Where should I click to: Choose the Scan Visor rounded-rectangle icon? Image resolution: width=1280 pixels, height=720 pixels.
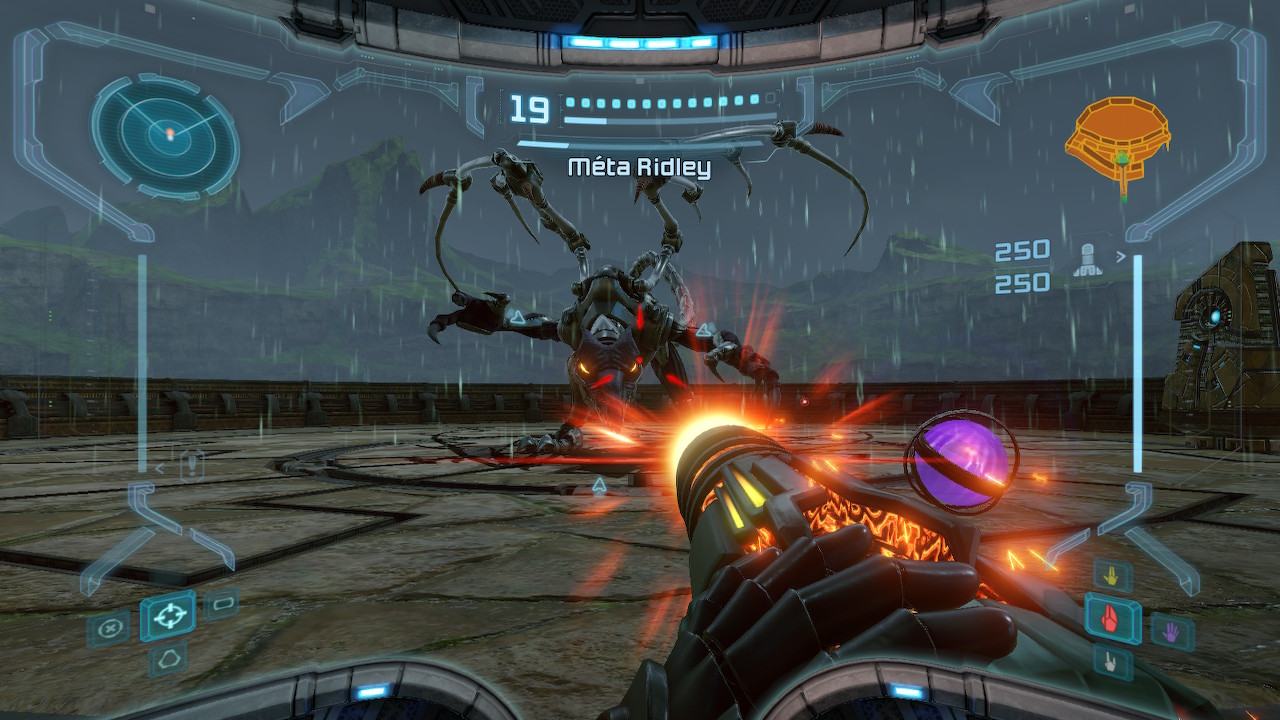point(221,604)
